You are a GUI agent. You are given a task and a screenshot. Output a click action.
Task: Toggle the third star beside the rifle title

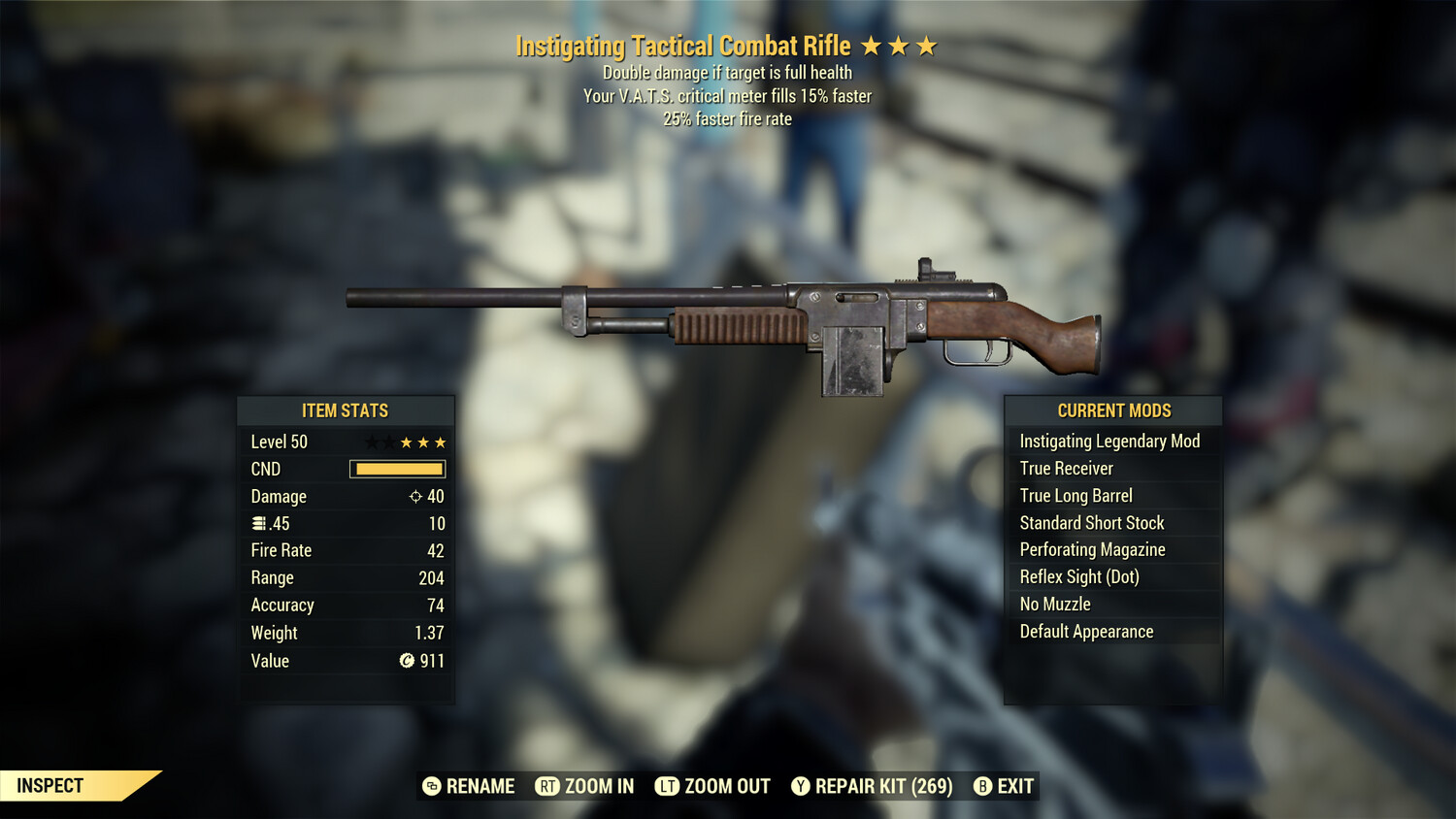pyautogui.click(x=927, y=45)
